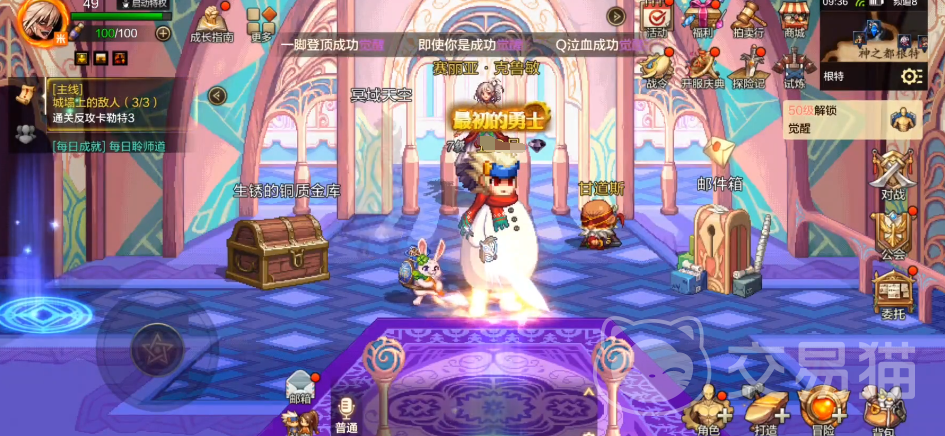Open the 战令 battle pass
The height and width of the screenshot is (436, 945).
click(x=656, y=69)
